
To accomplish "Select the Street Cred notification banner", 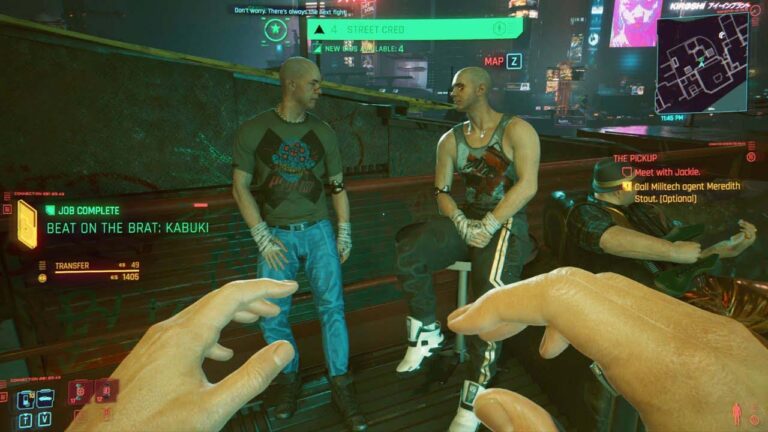I will 415,29.
